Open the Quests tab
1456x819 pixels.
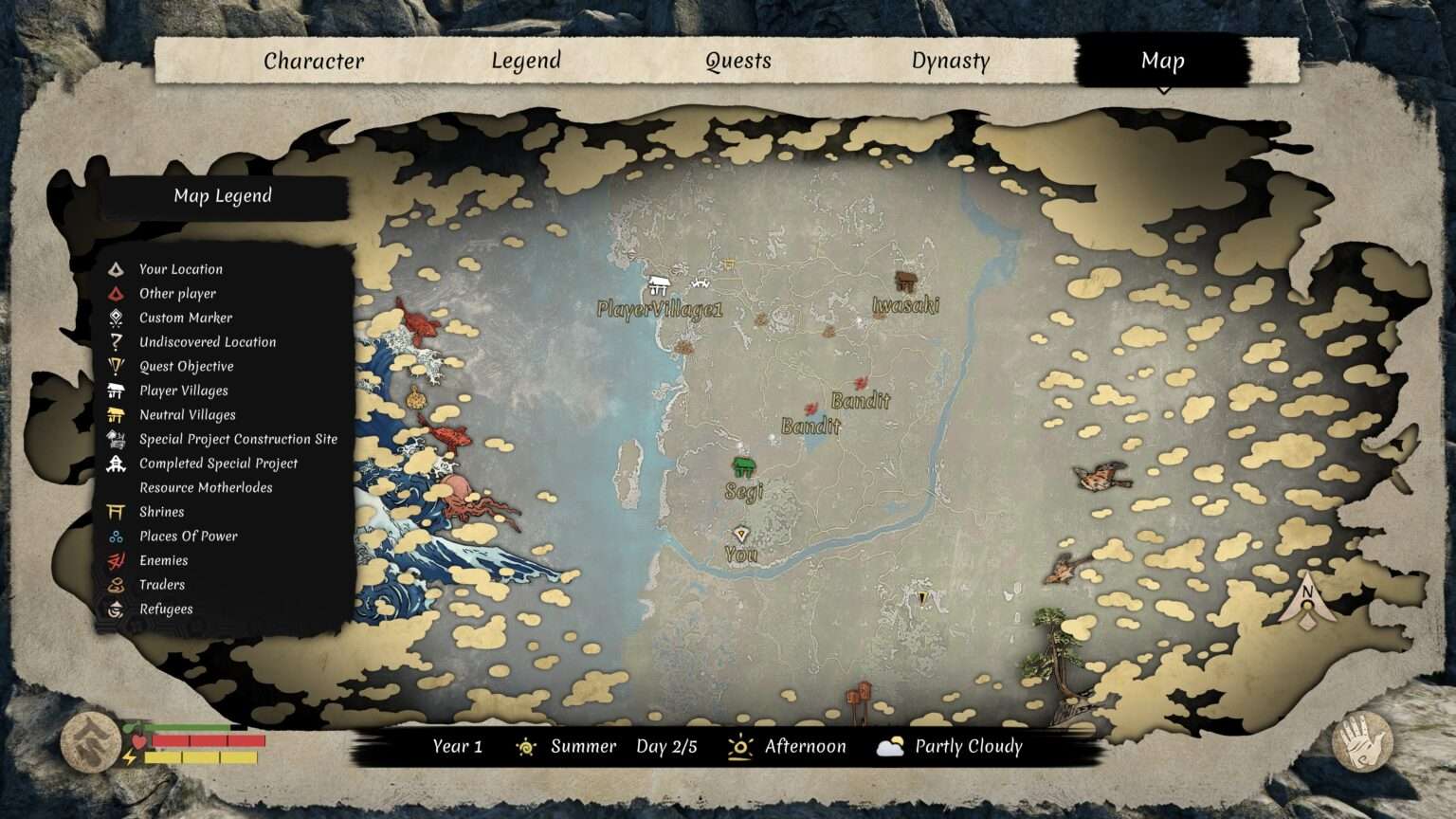pyautogui.click(x=739, y=61)
